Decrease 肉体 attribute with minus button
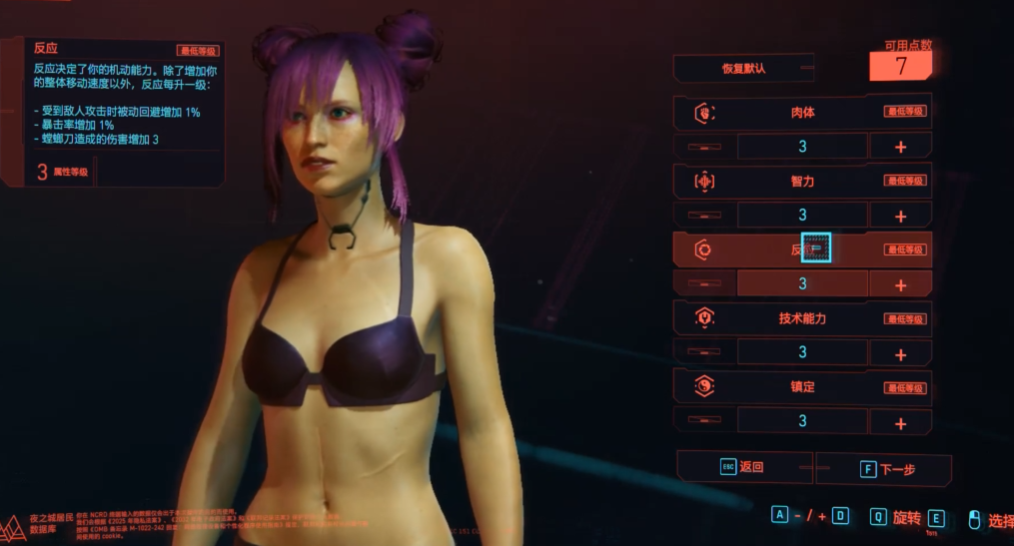Image resolution: width=1014 pixels, height=546 pixels. (x=705, y=147)
